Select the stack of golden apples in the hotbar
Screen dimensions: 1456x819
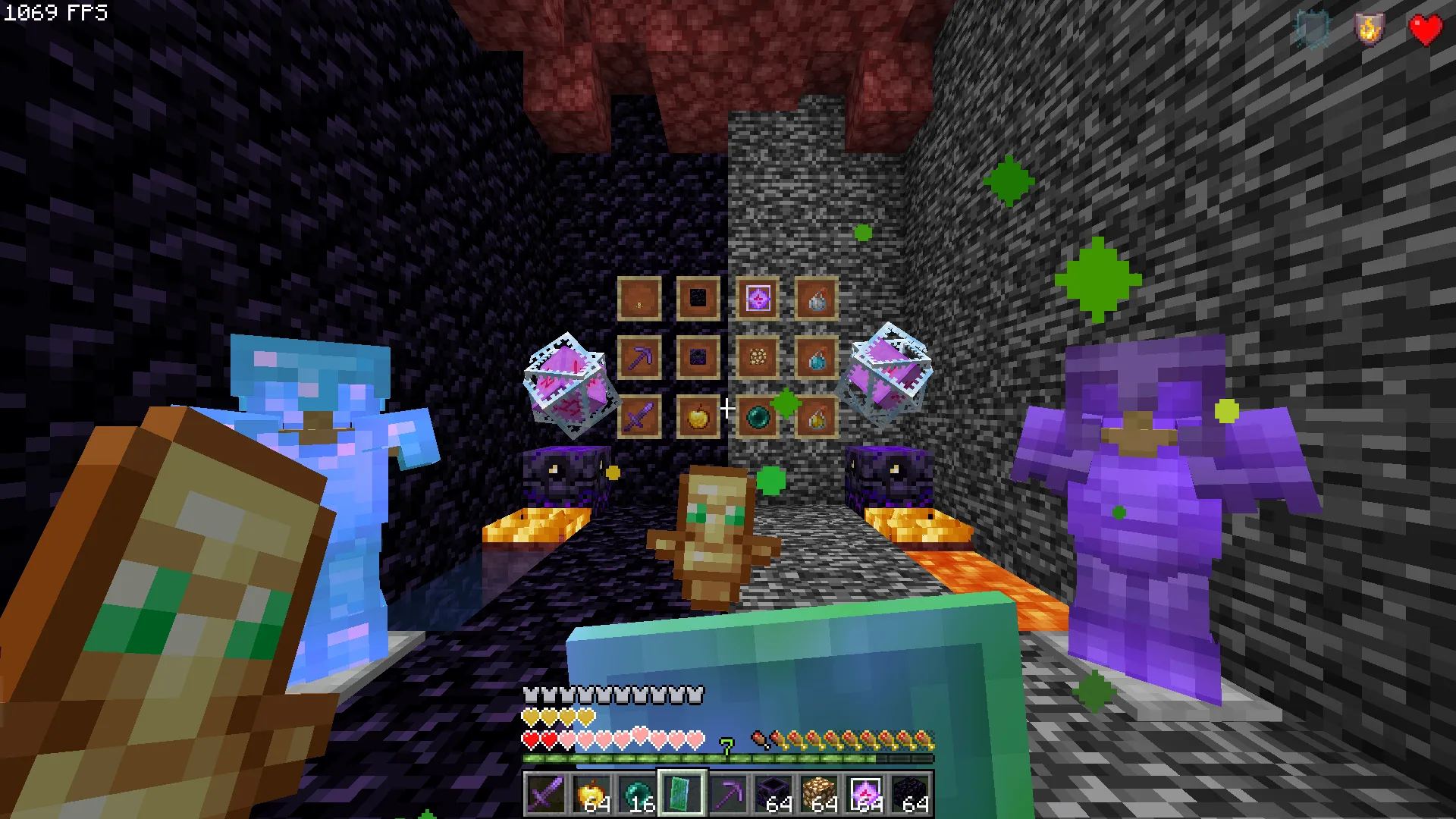[593, 792]
